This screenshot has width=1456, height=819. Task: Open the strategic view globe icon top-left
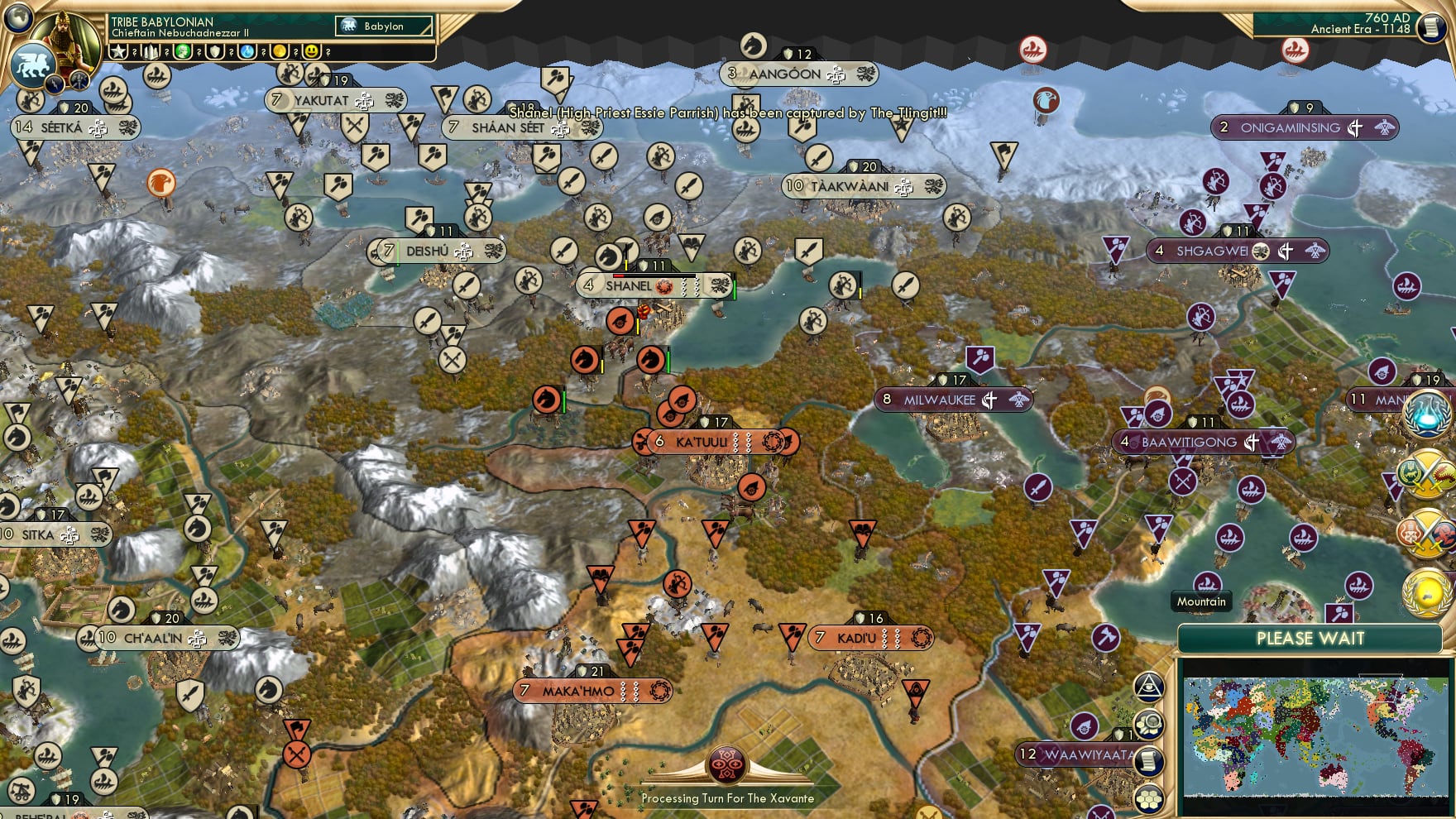[17, 19]
